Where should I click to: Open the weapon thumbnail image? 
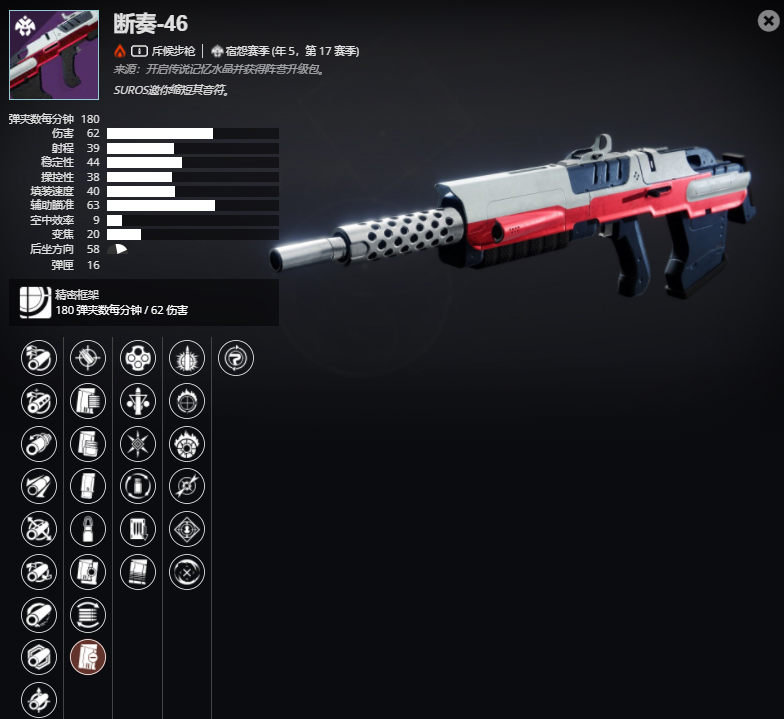(54, 55)
